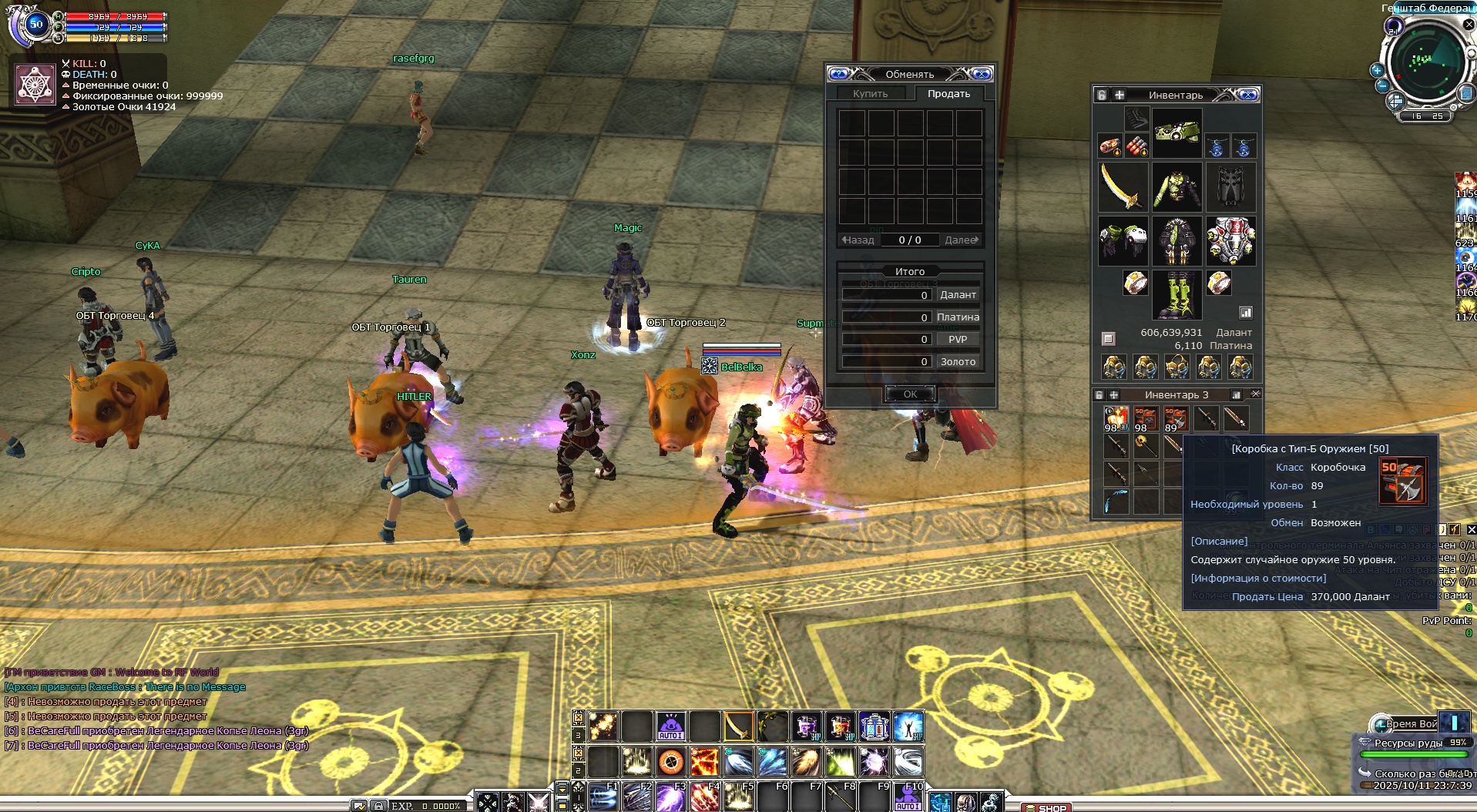Toggle the inventory lock icon
The height and width of the screenshot is (812, 1477).
1102,95
